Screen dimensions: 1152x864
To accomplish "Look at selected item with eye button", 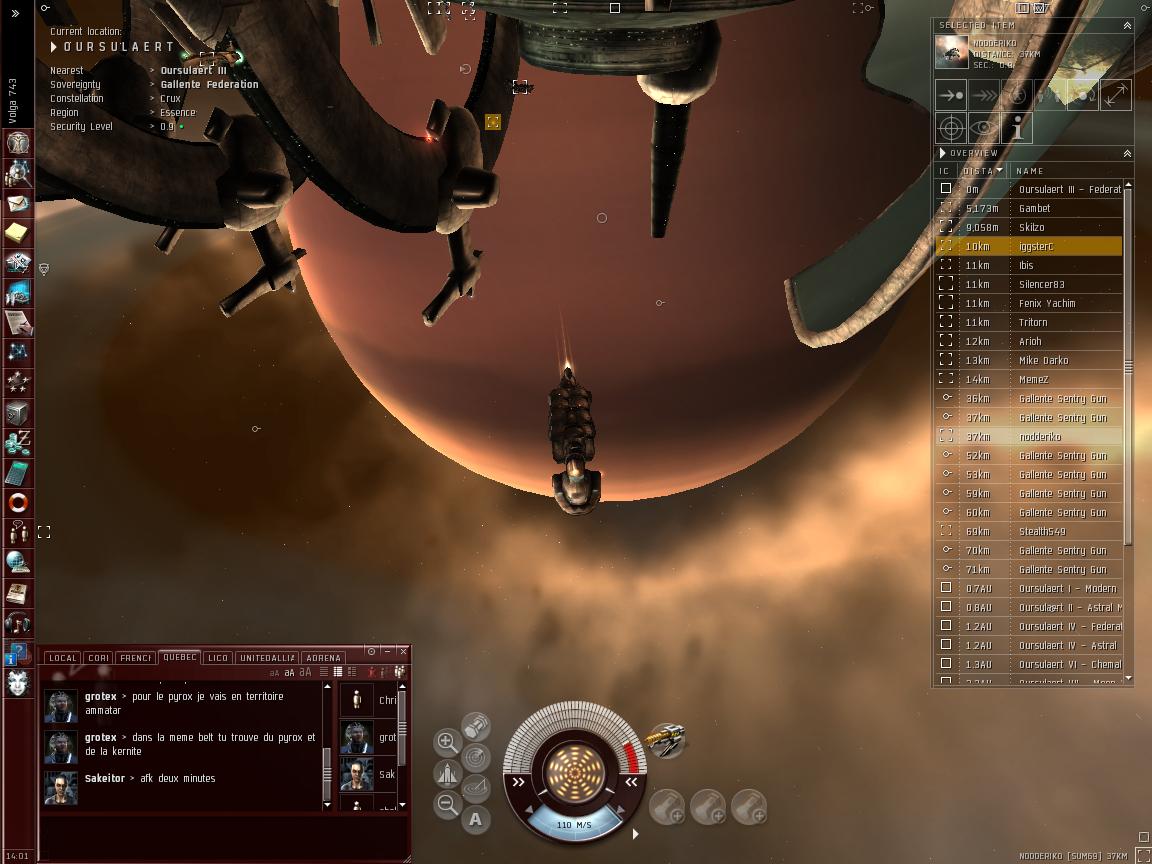I will (x=984, y=128).
